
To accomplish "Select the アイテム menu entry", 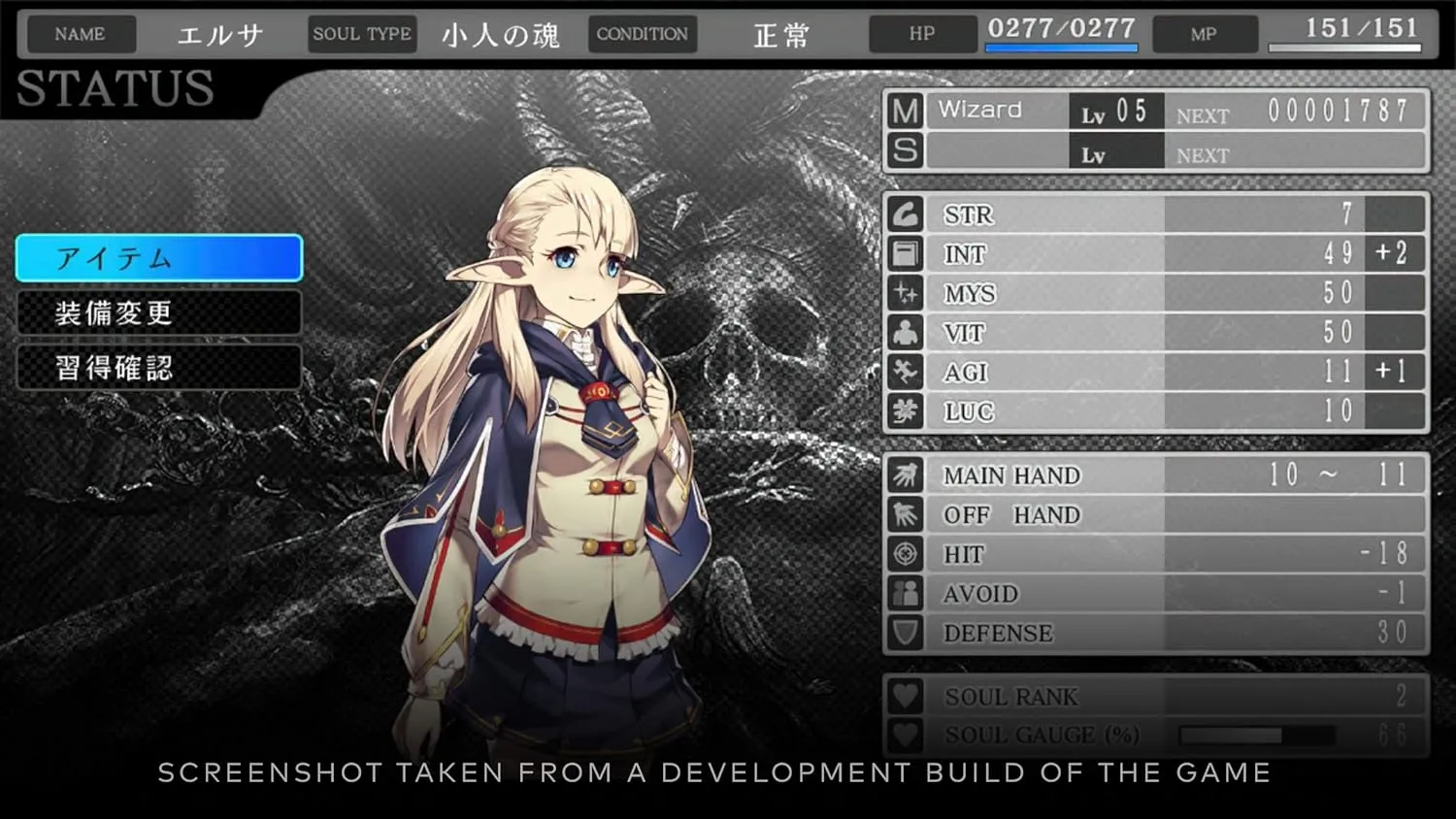I will 159,258.
